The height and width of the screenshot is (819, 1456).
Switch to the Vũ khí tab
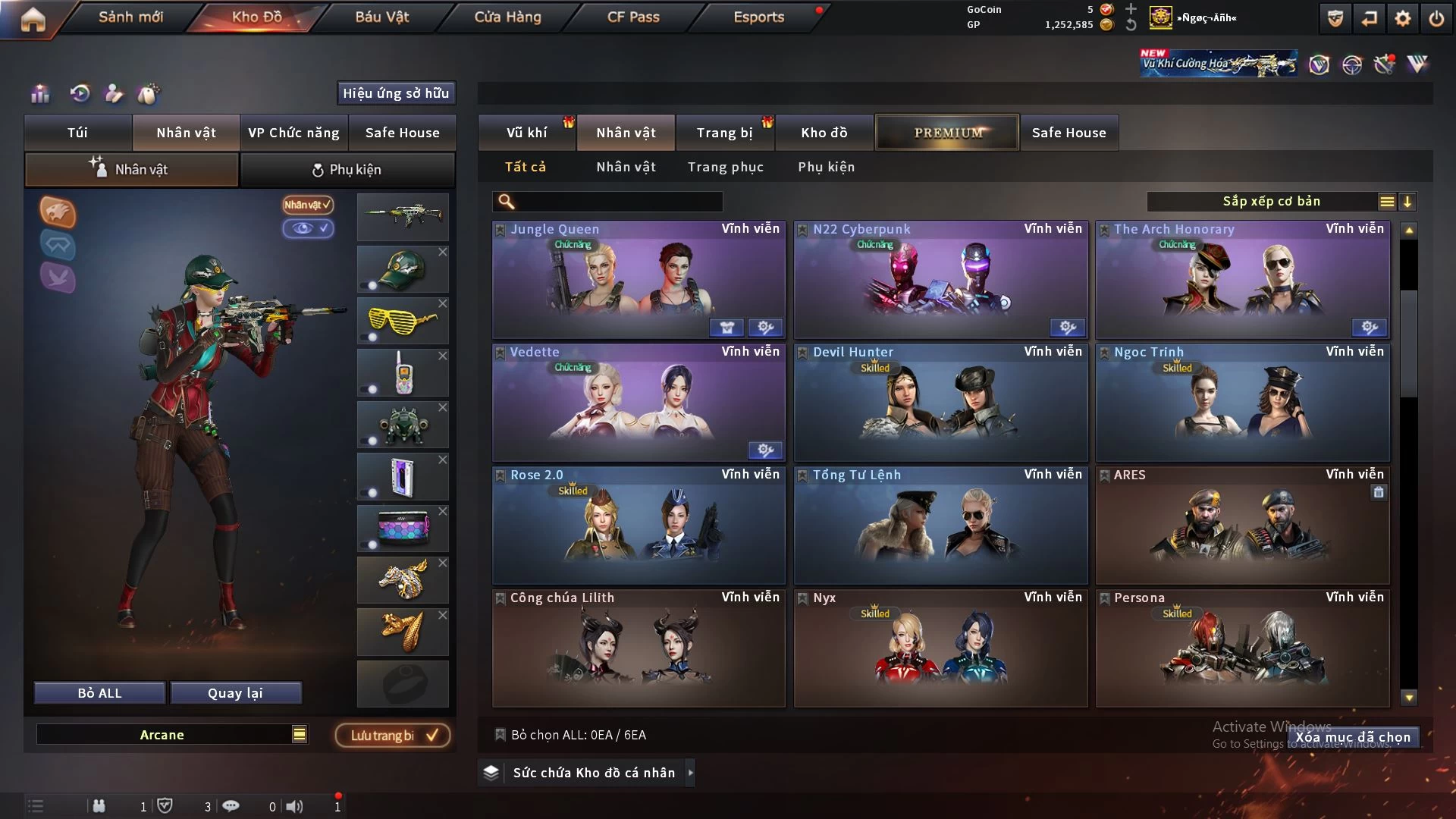coord(526,133)
